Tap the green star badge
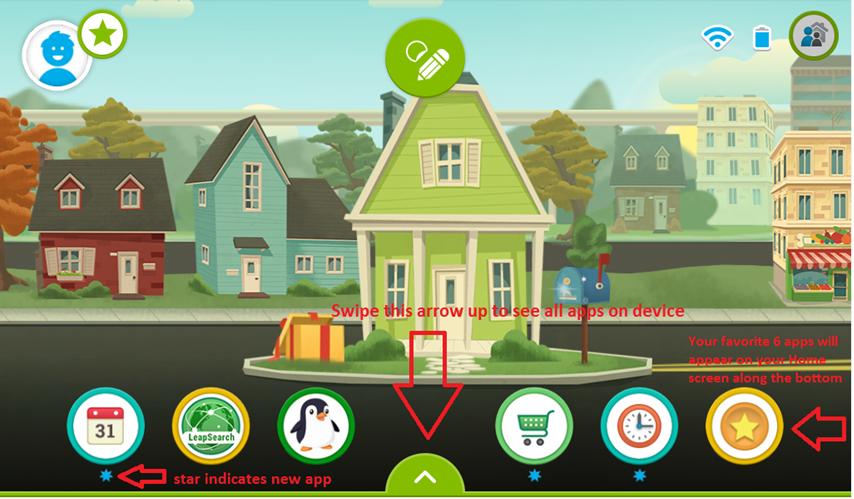This screenshot has height=499, width=854. (x=102, y=35)
